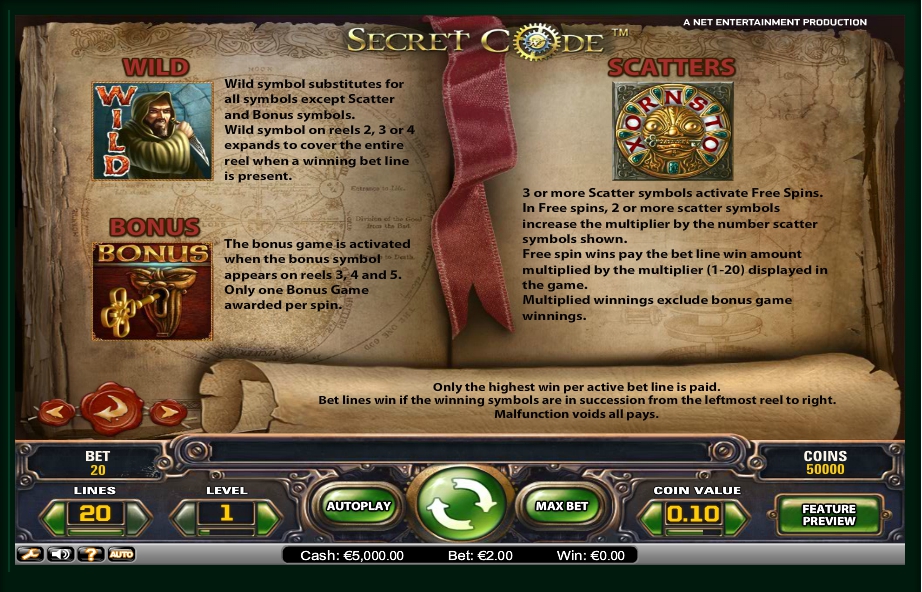Lower the bet level
The image size is (922, 592).
[x=184, y=515]
